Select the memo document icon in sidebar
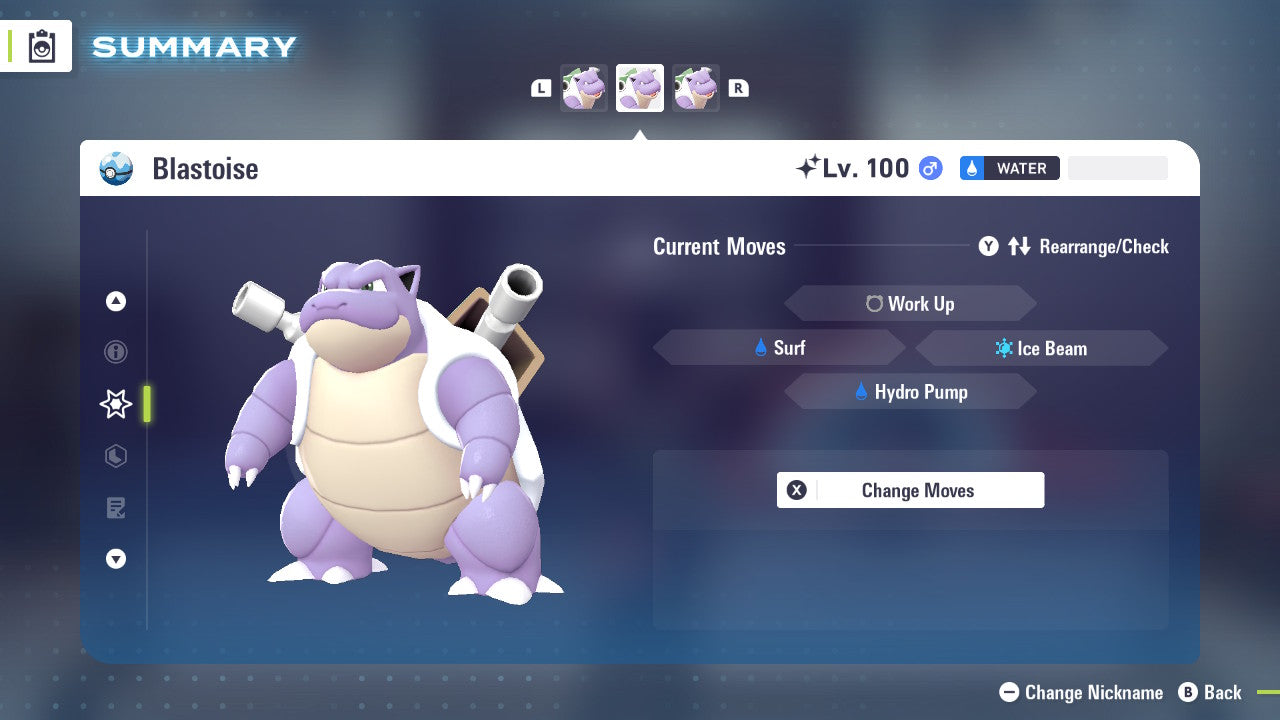The image size is (1280, 720). tap(115, 508)
